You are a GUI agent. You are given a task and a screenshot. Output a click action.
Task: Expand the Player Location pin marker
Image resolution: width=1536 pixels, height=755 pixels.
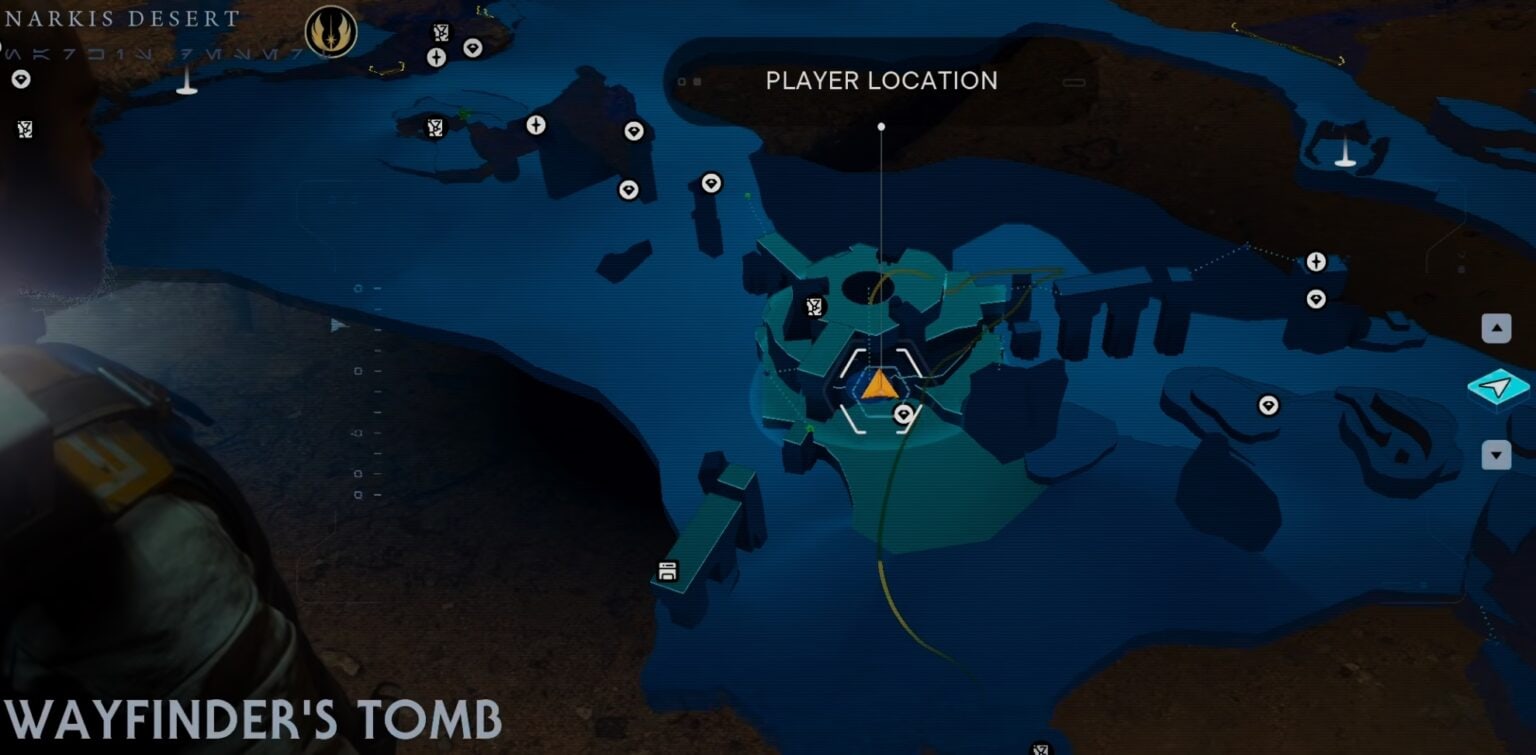(x=881, y=126)
